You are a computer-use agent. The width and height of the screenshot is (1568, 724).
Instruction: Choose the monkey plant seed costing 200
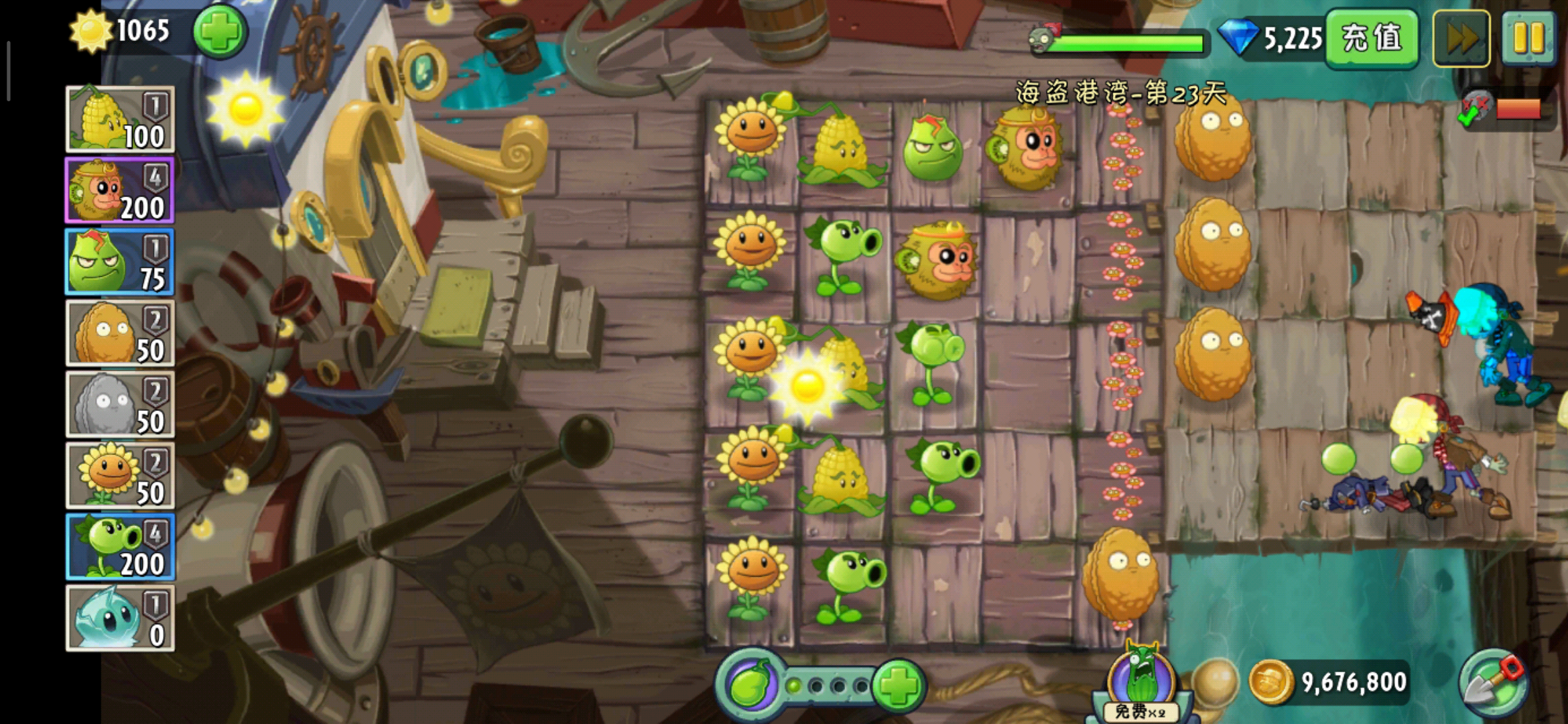pos(120,190)
